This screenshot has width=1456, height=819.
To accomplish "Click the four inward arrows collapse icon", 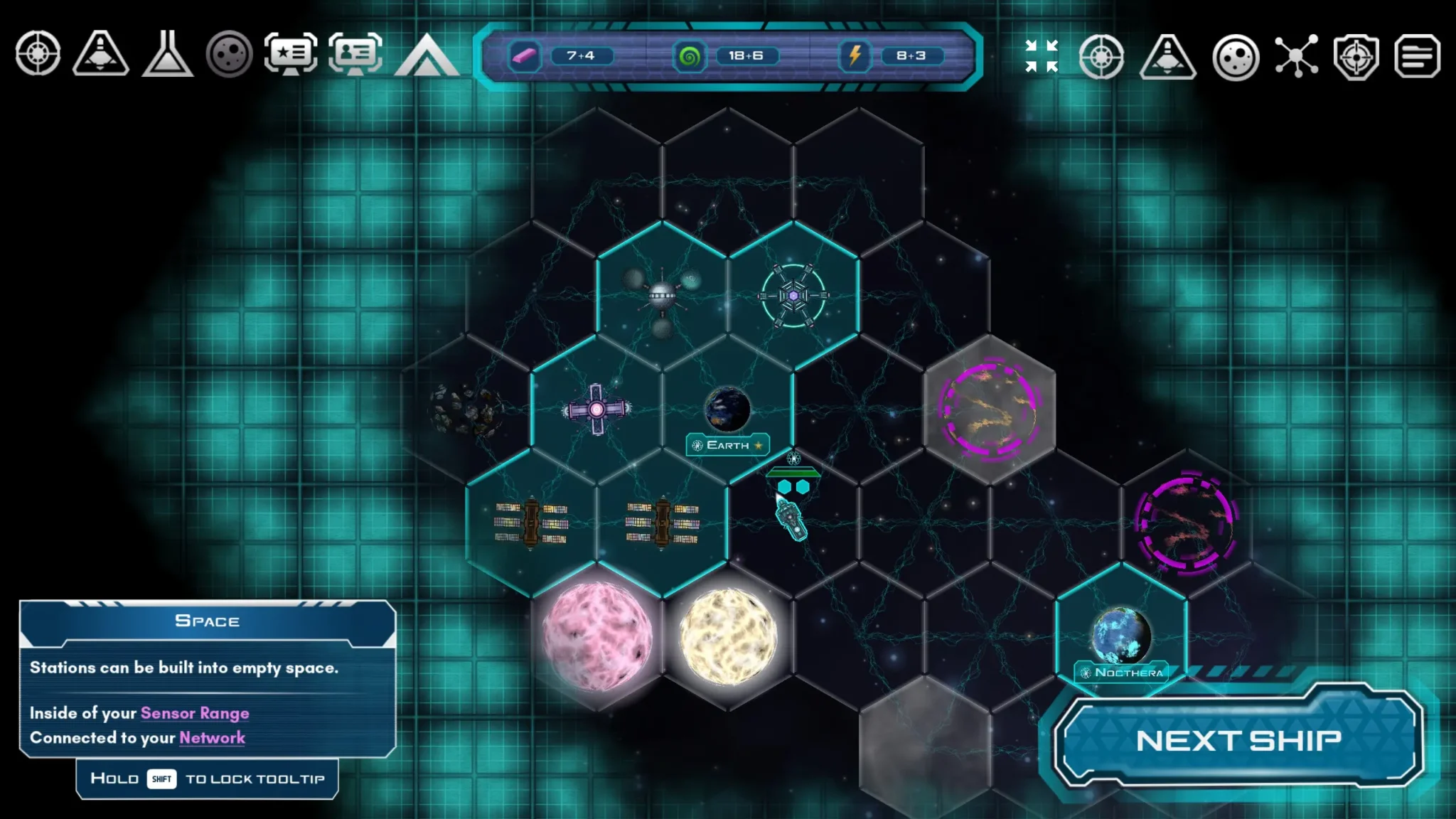I will 1042,56.
